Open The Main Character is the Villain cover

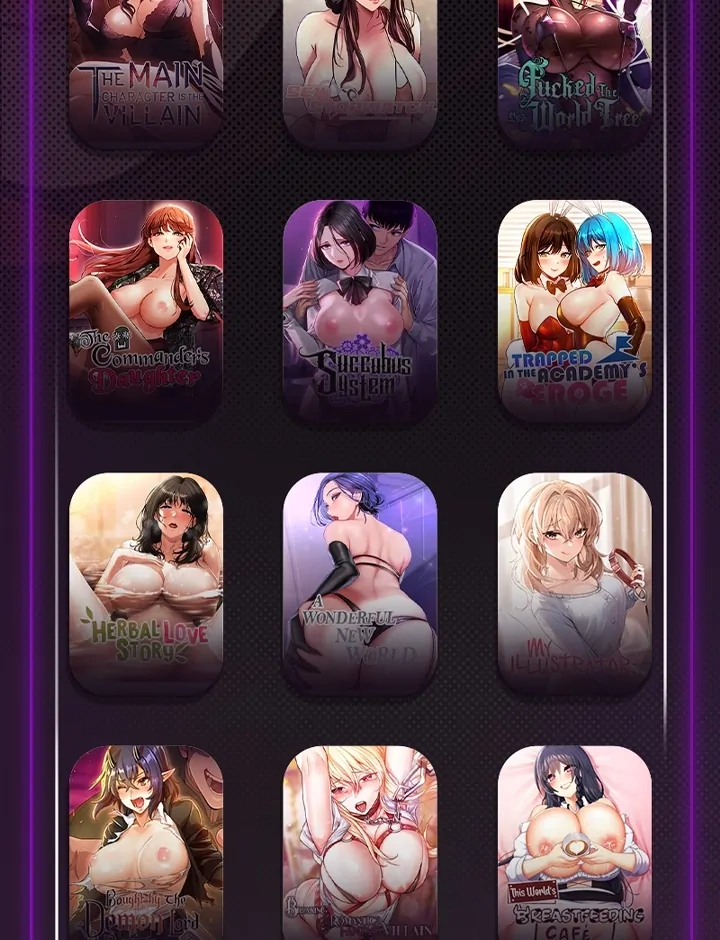tap(146, 70)
